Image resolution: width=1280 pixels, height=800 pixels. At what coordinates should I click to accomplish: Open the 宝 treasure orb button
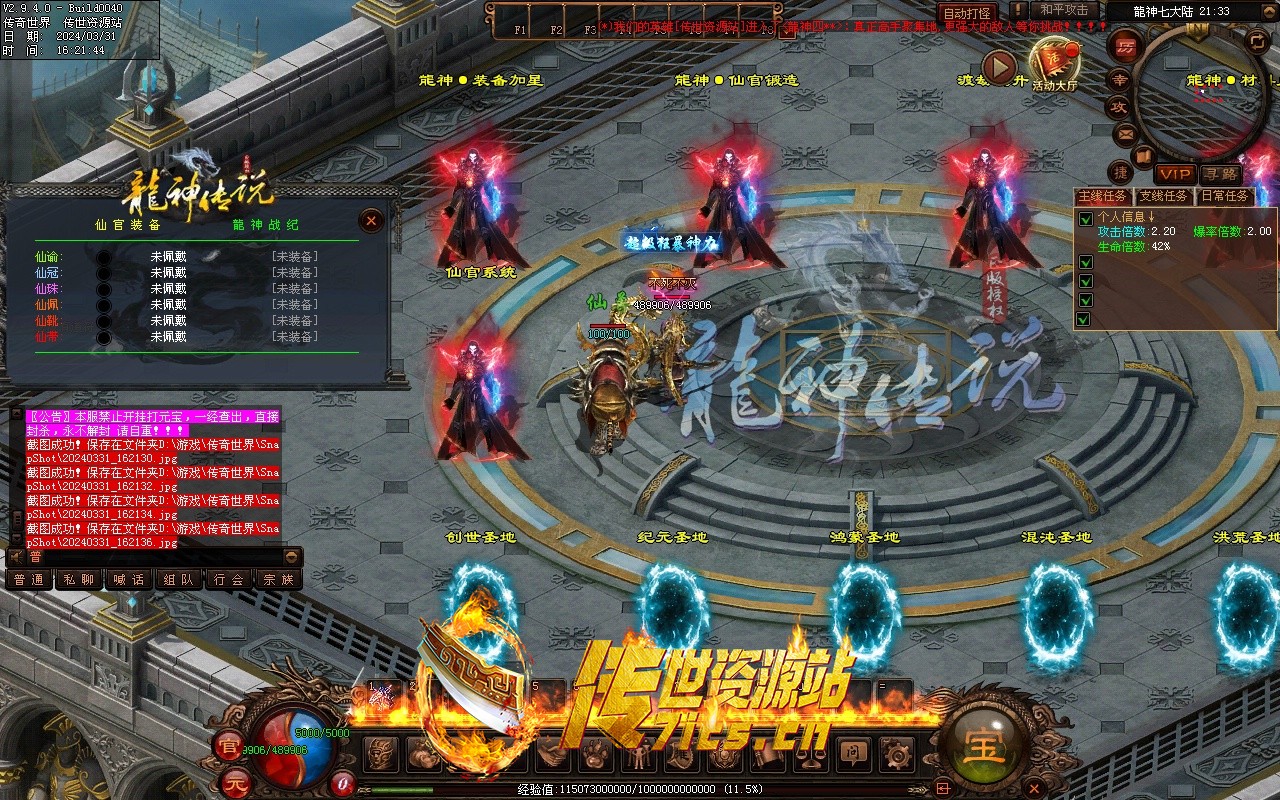[983, 743]
